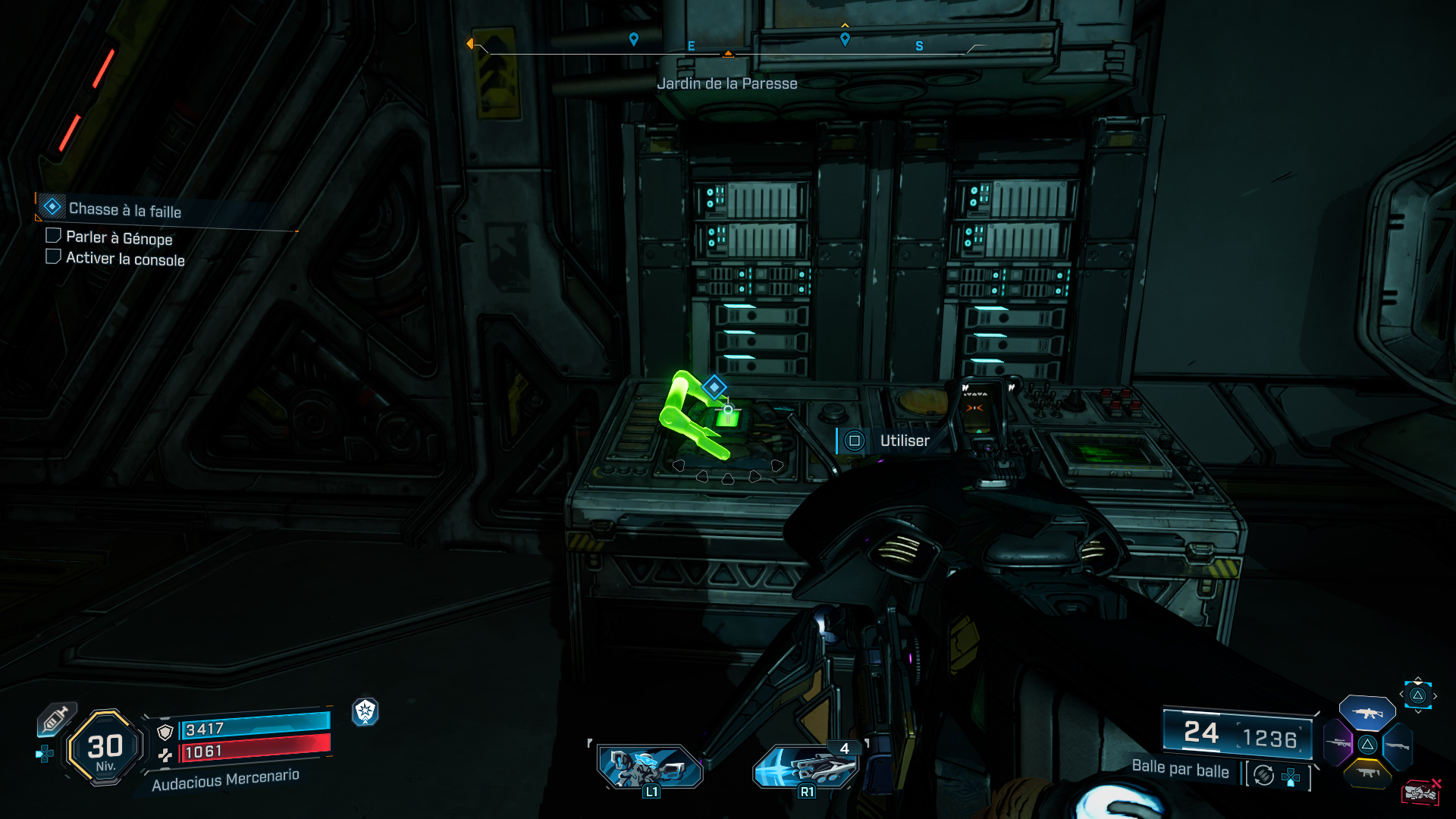Select the assault rifle top weapon slot
Screen dimensions: 1456x819
(1367, 713)
